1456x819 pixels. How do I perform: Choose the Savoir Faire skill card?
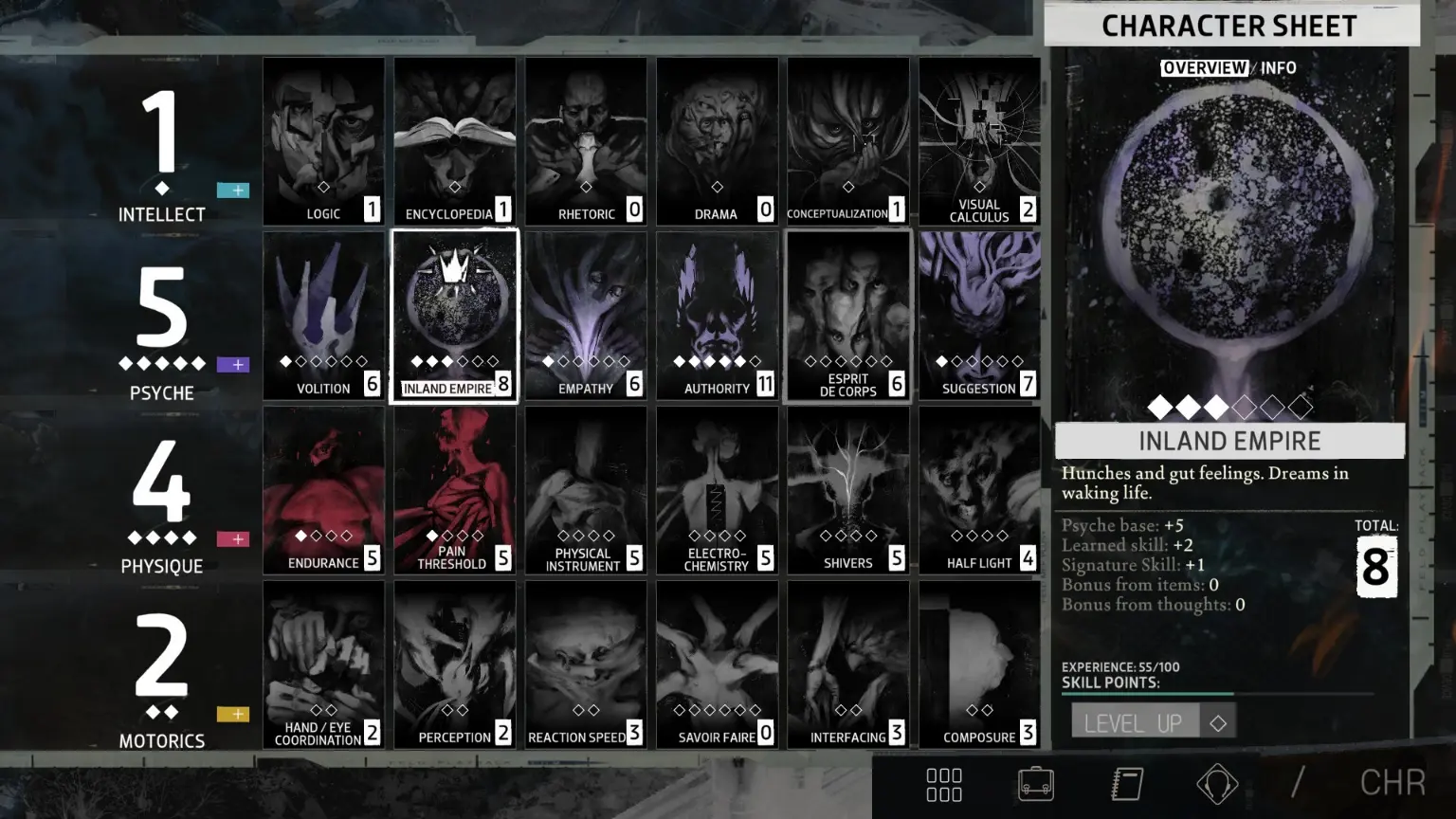pos(717,664)
